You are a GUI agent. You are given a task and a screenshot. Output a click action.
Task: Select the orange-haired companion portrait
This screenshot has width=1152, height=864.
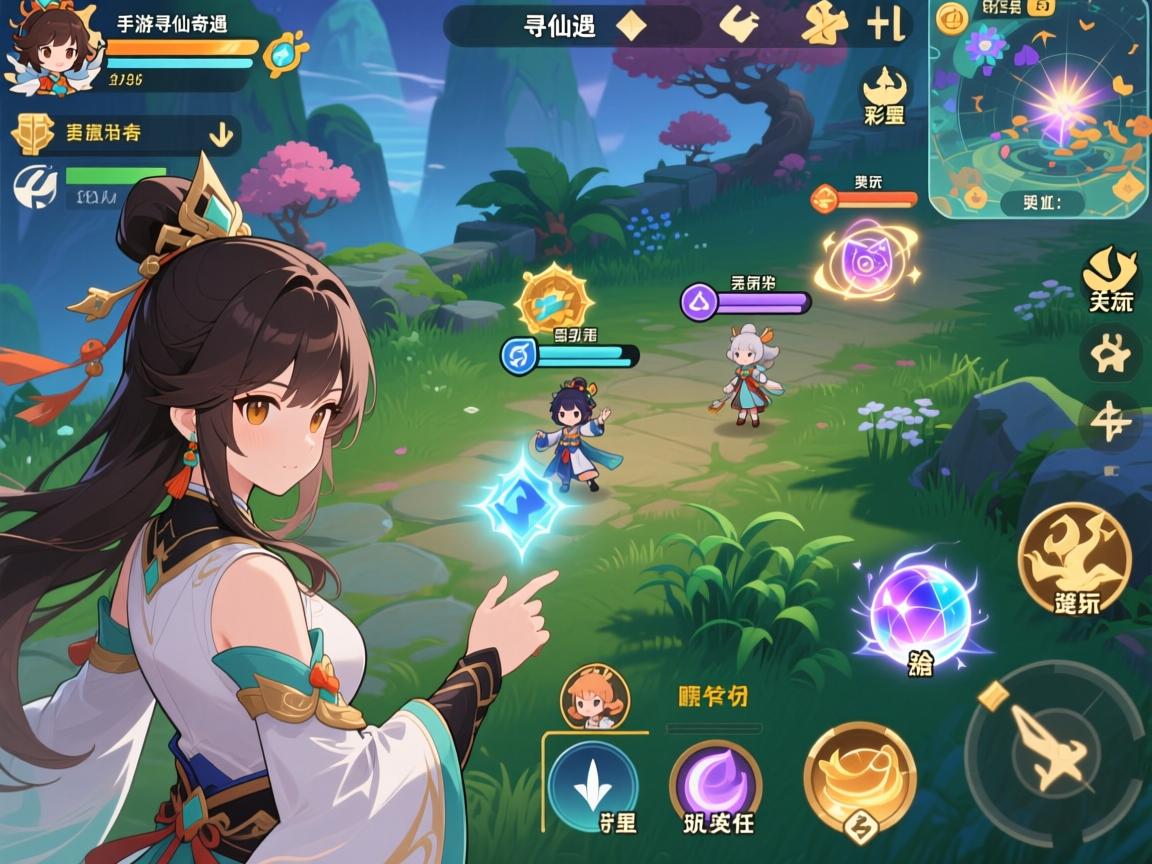tap(595, 698)
